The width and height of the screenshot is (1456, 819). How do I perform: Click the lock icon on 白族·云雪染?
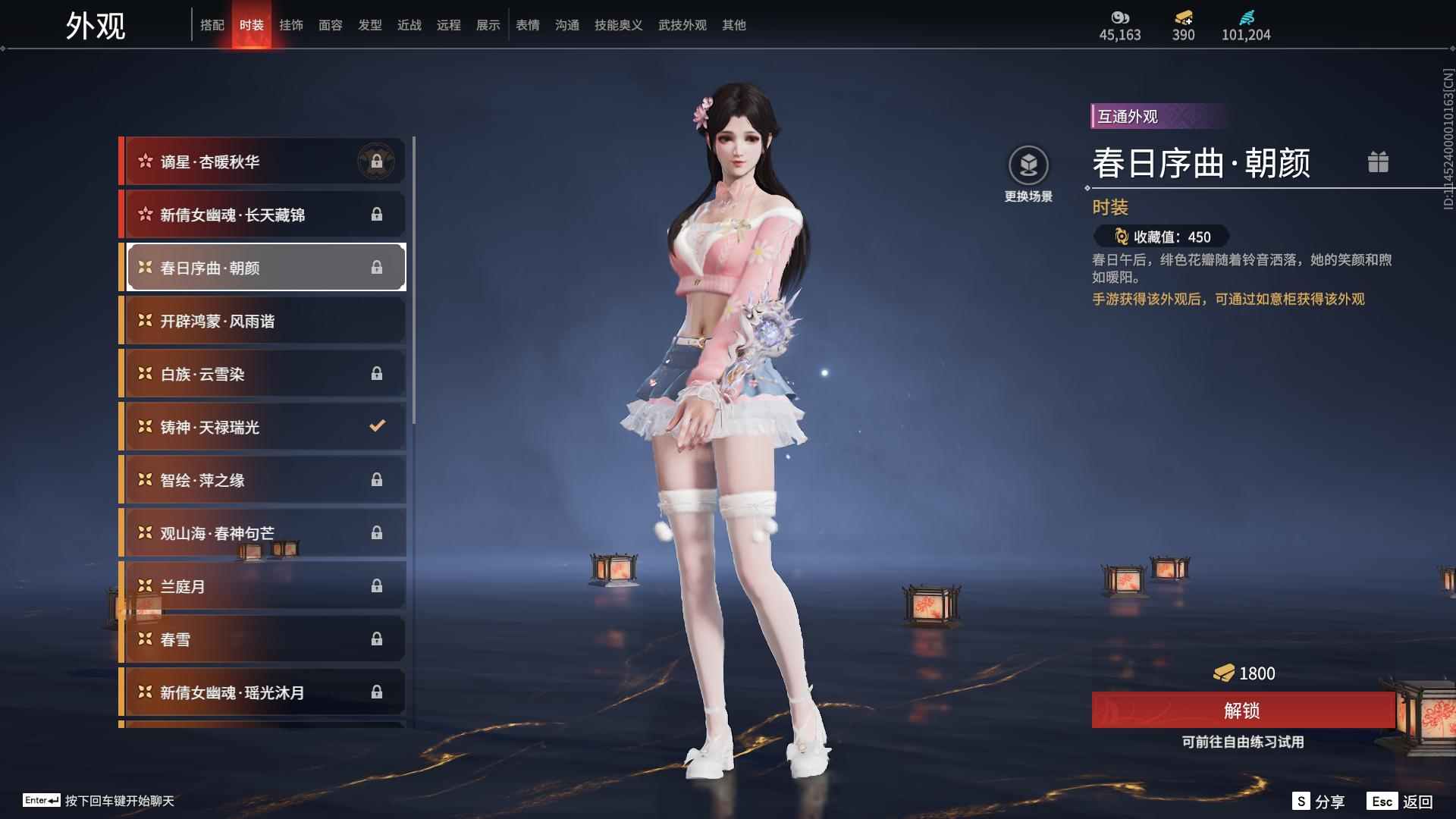[377, 373]
